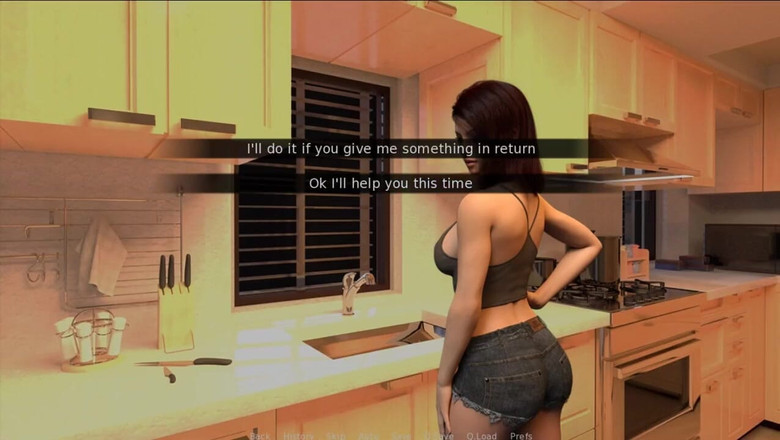
Task: Go Back in the quick menu
Action: coord(259,436)
